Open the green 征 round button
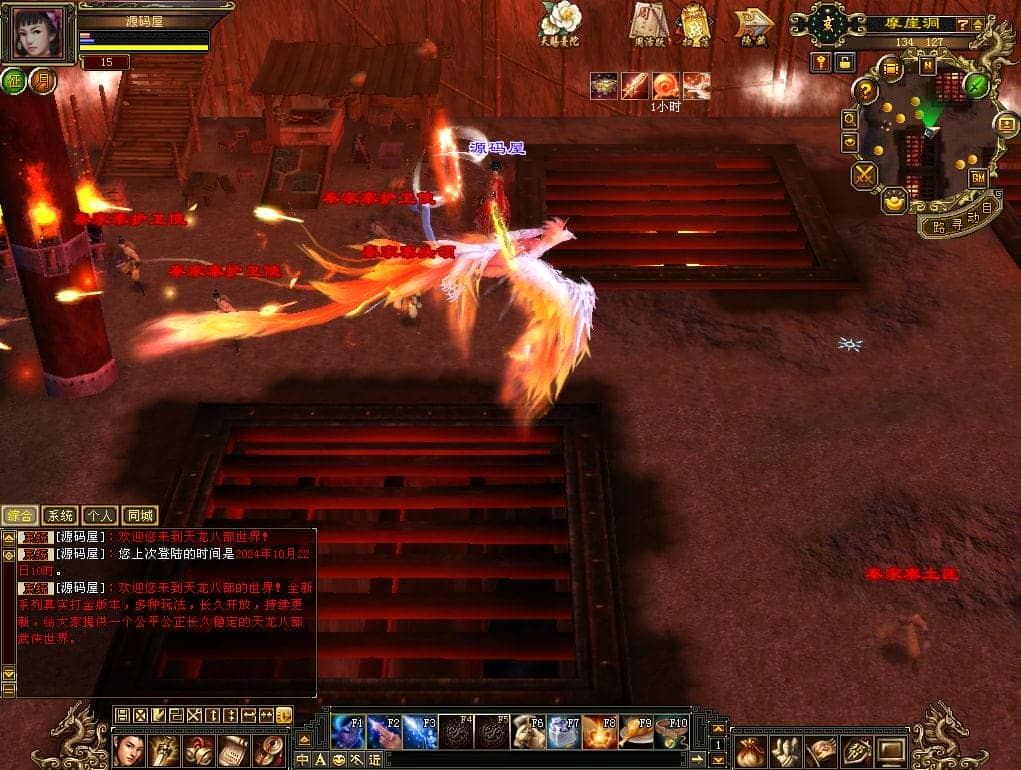This screenshot has height=770, width=1021. tap(15, 82)
